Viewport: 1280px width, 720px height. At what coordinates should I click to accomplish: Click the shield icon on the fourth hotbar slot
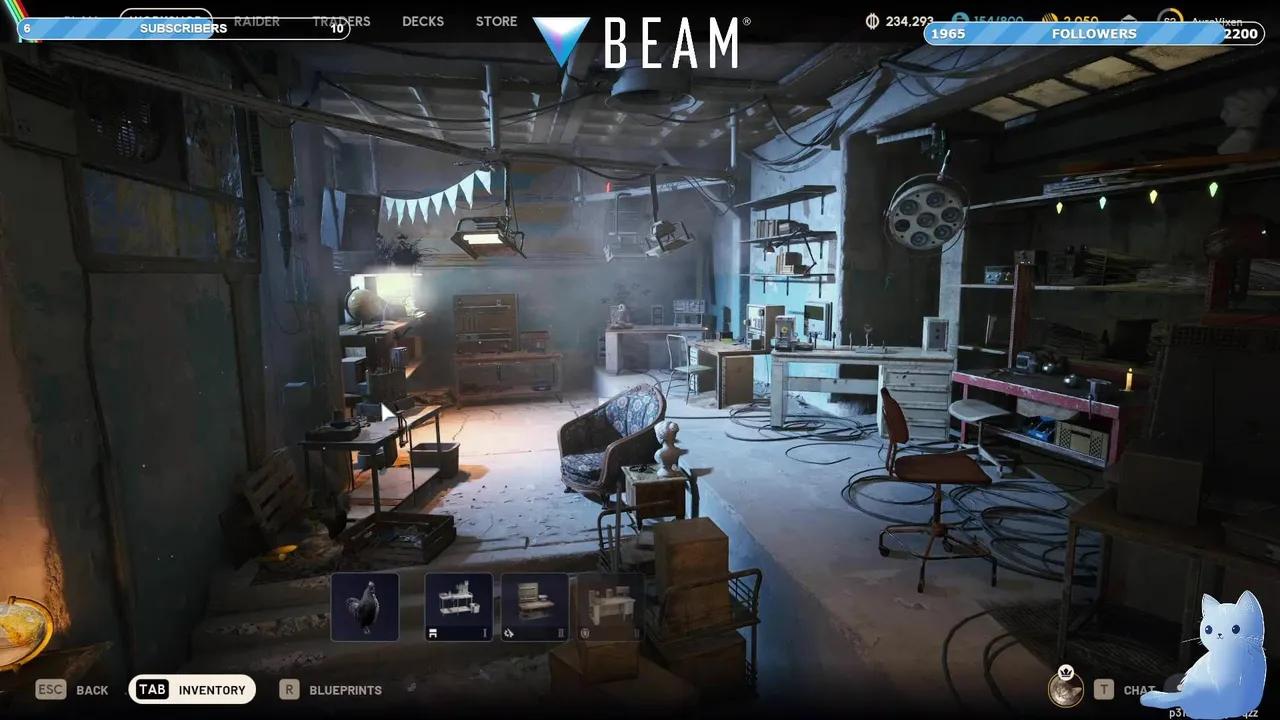(585, 632)
